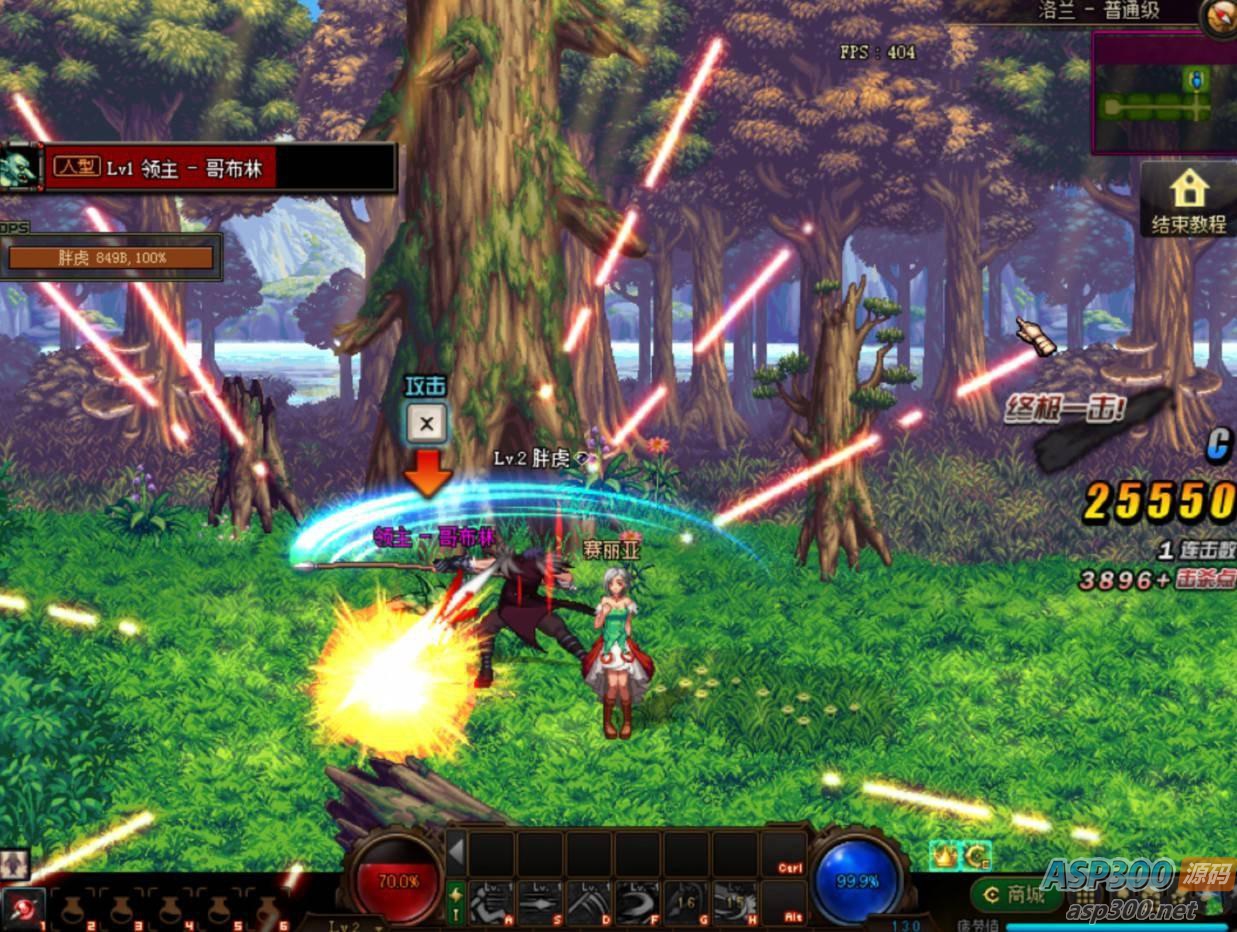Select the G skill on cooldown
This screenshot has width=1237, height=932.
click(x=687, y=902)
